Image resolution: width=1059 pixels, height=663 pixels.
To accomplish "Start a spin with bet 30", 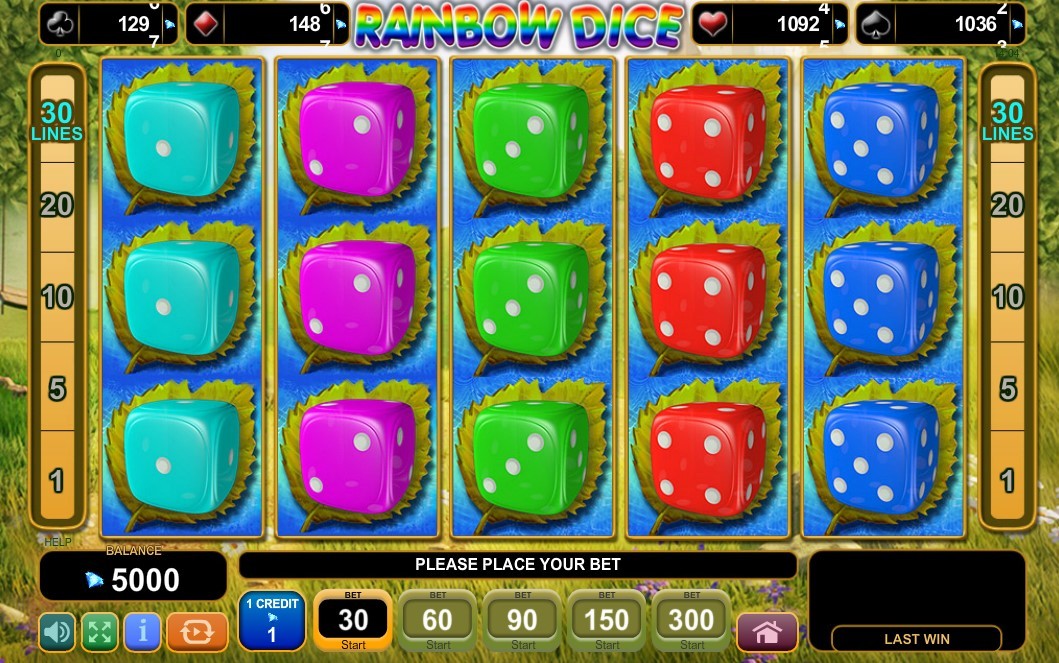I will [353, 620].
